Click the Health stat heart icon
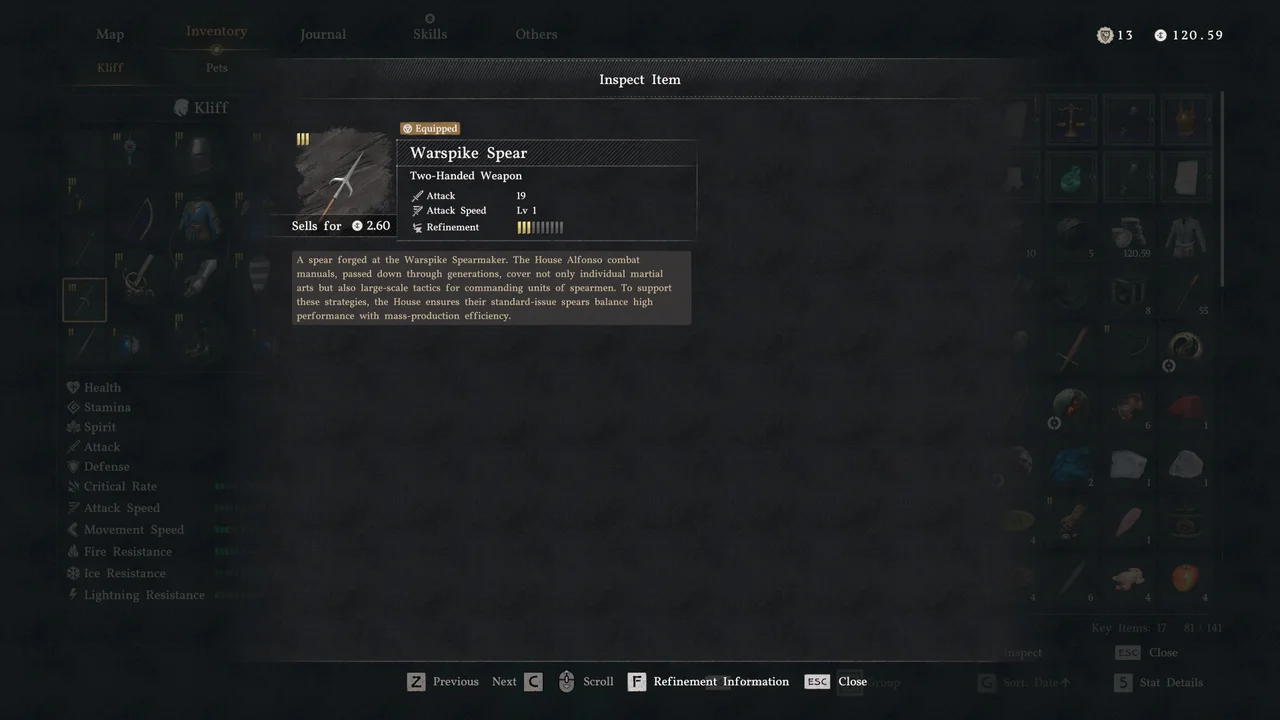Image resolution: width=1280 pixels, height=720 pixels. coord(71,387)
